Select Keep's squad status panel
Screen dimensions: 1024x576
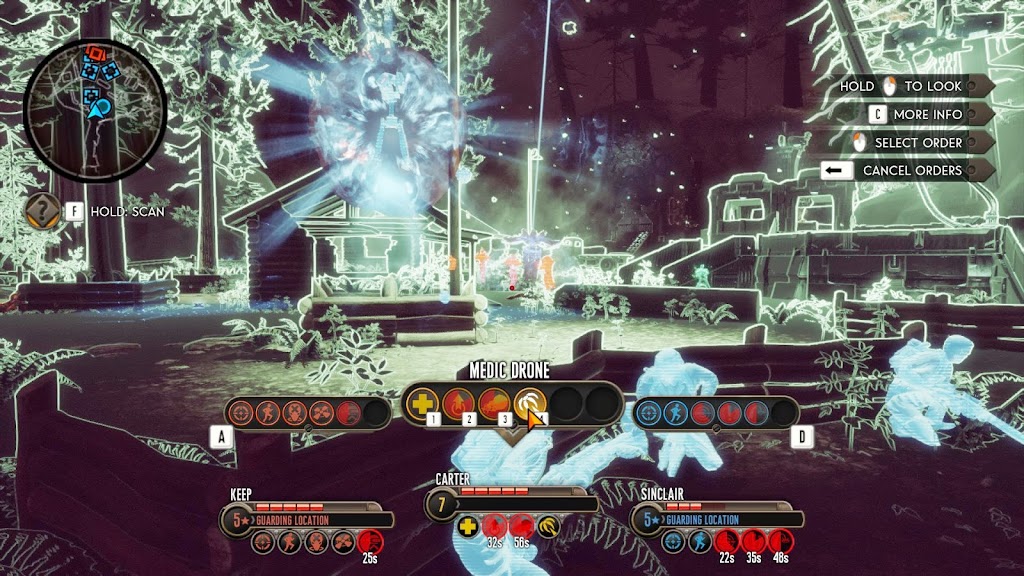pyautogui.click(x=300, y=518)
